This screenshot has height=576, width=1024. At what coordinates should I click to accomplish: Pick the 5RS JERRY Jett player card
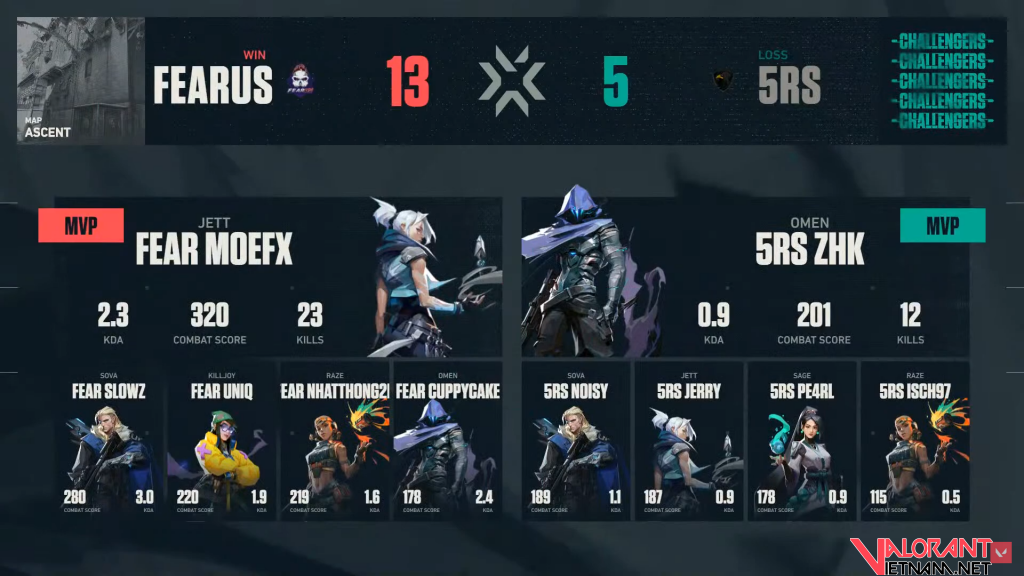pyautogui.click(x=689, y=441)
